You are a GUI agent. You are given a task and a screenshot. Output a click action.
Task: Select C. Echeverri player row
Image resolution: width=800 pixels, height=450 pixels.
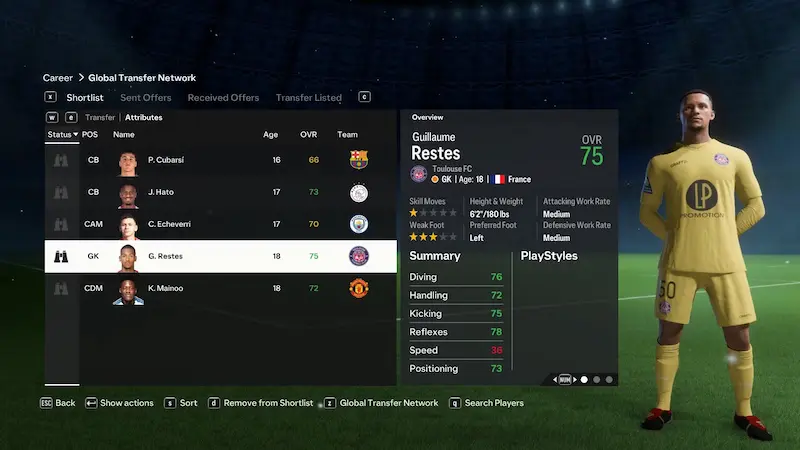[222, 224]
